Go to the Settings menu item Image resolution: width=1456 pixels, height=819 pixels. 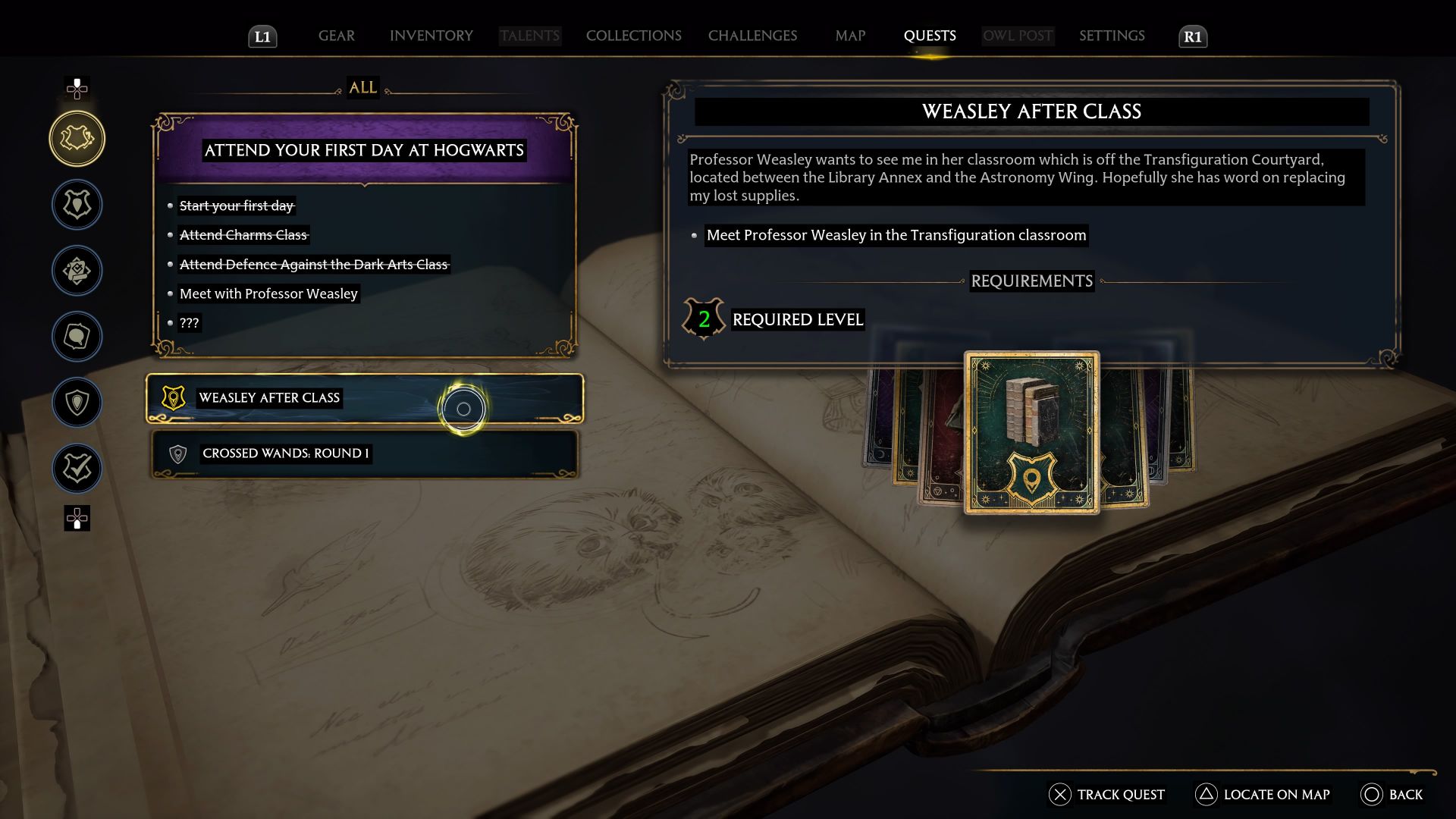(1112, 35)
